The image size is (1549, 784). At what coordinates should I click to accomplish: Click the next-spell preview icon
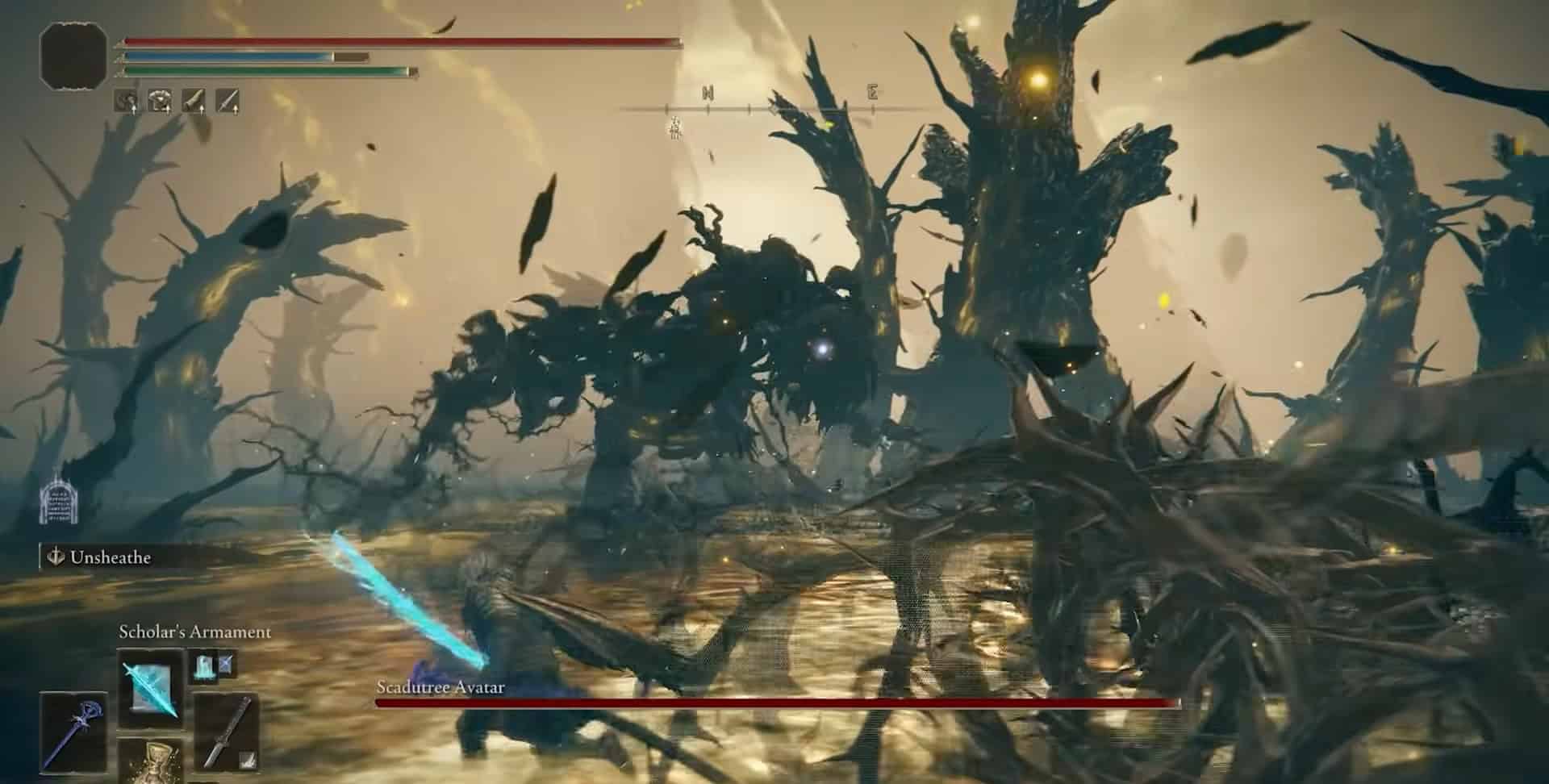[213, 664]
